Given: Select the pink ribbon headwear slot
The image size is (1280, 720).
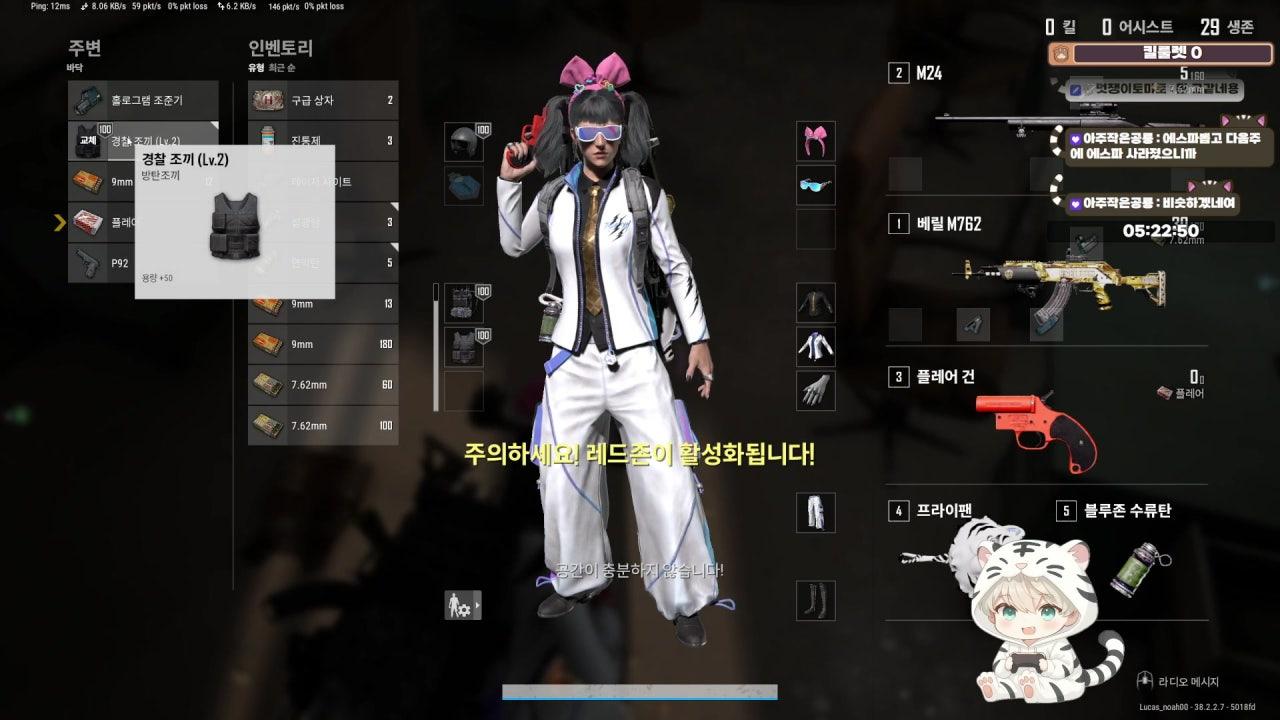Looking at the screenshot, I should tap(815, 142).
